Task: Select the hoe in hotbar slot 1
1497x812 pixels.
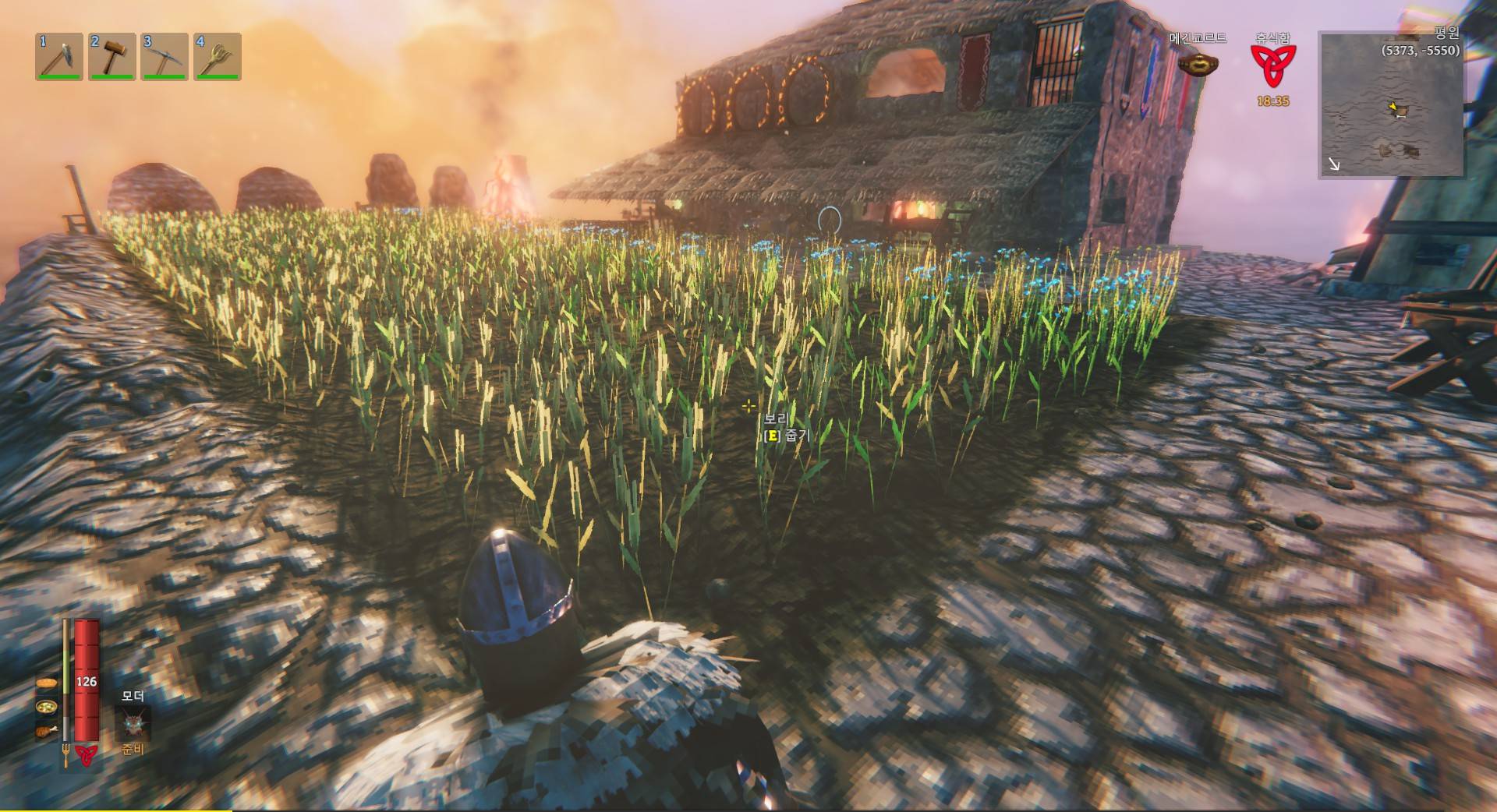Action: point(59,56)
